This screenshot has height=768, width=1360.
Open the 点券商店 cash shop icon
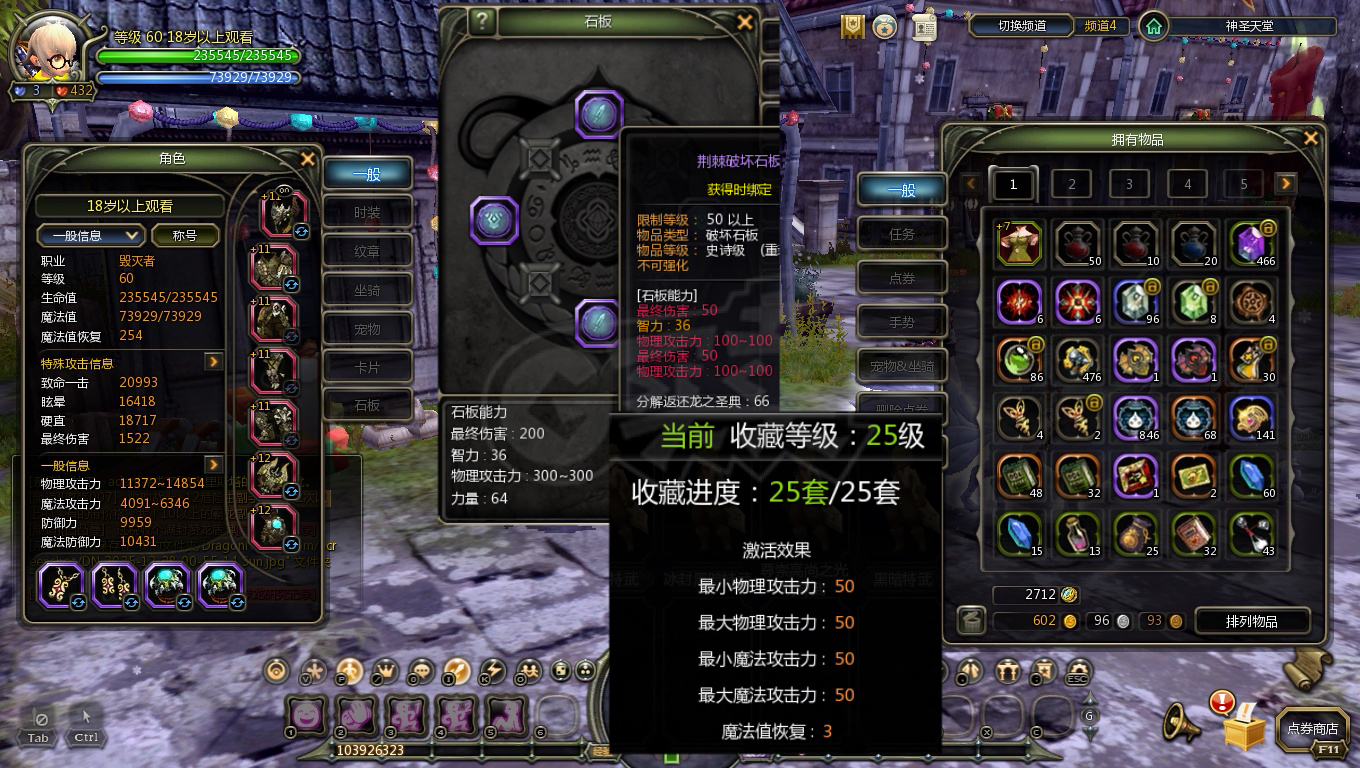click(x=1311, y=731)
